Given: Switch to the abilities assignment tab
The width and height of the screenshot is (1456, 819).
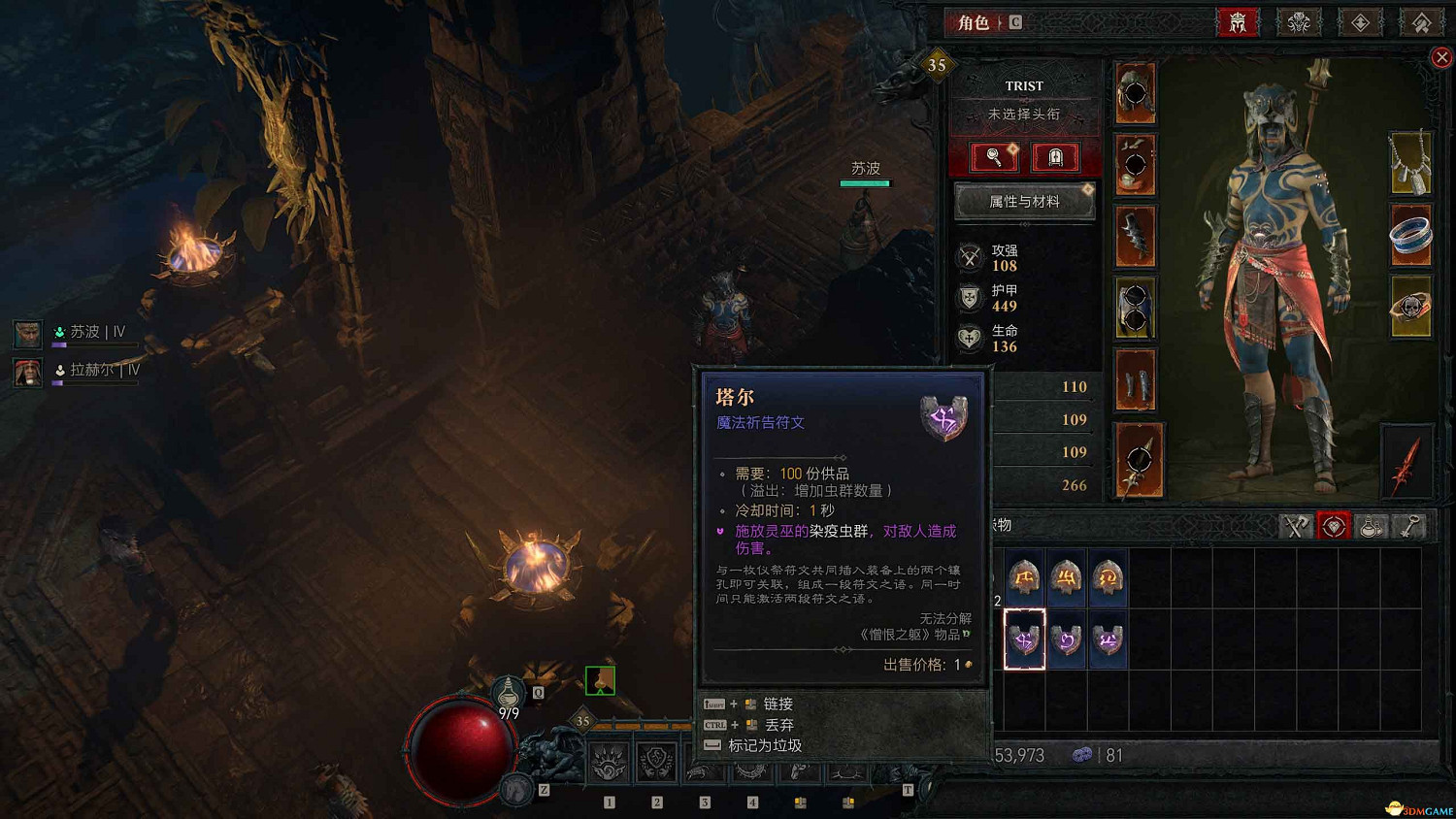Looking at the screenshot, I should (1360, 22).
